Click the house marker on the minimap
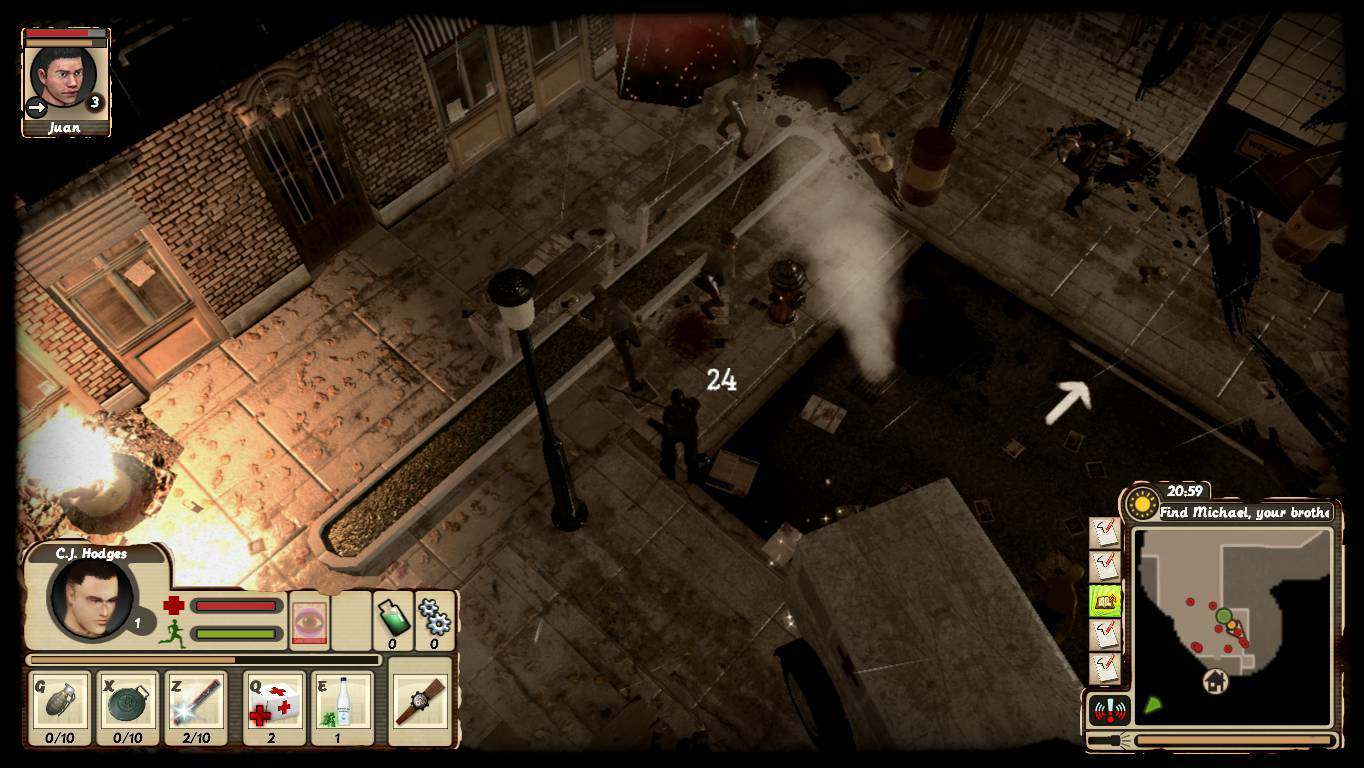This screenshot has width=1364, height=768. [x=1215, y=682]
